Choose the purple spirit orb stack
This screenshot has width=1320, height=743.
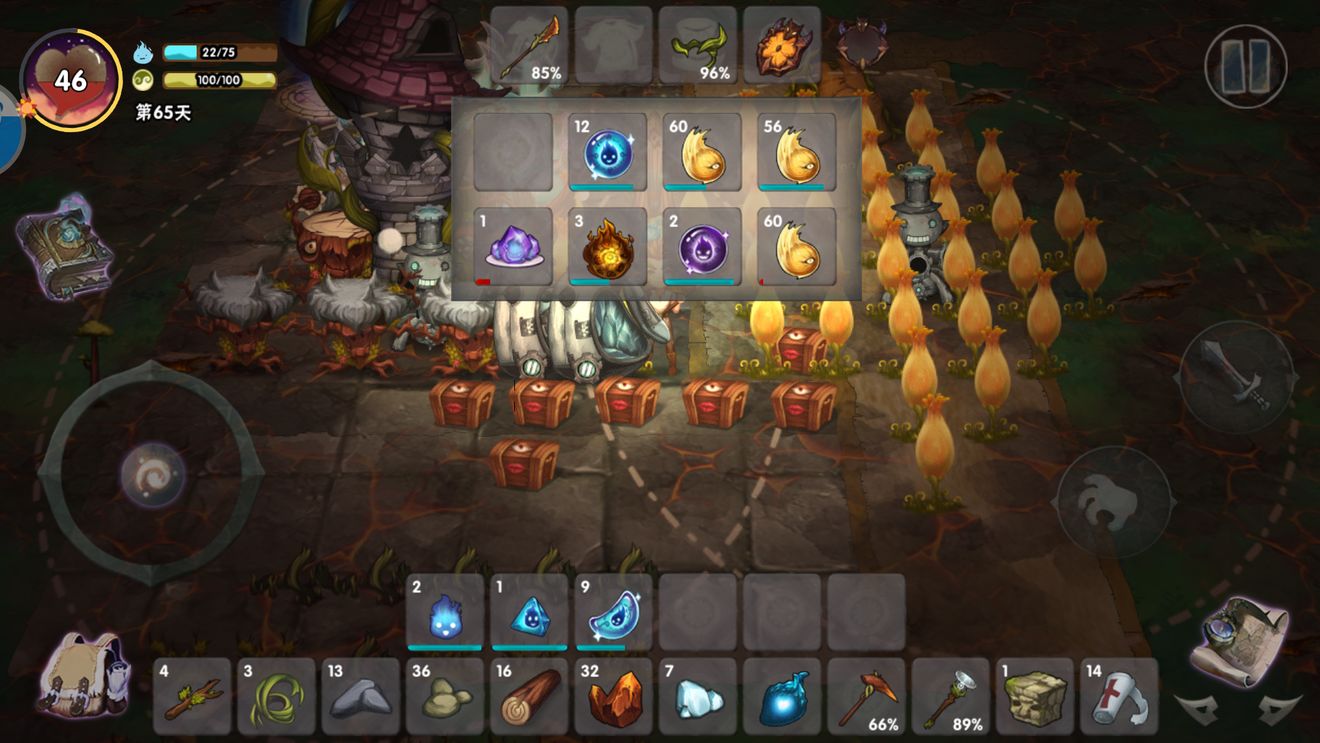point(702,246)
